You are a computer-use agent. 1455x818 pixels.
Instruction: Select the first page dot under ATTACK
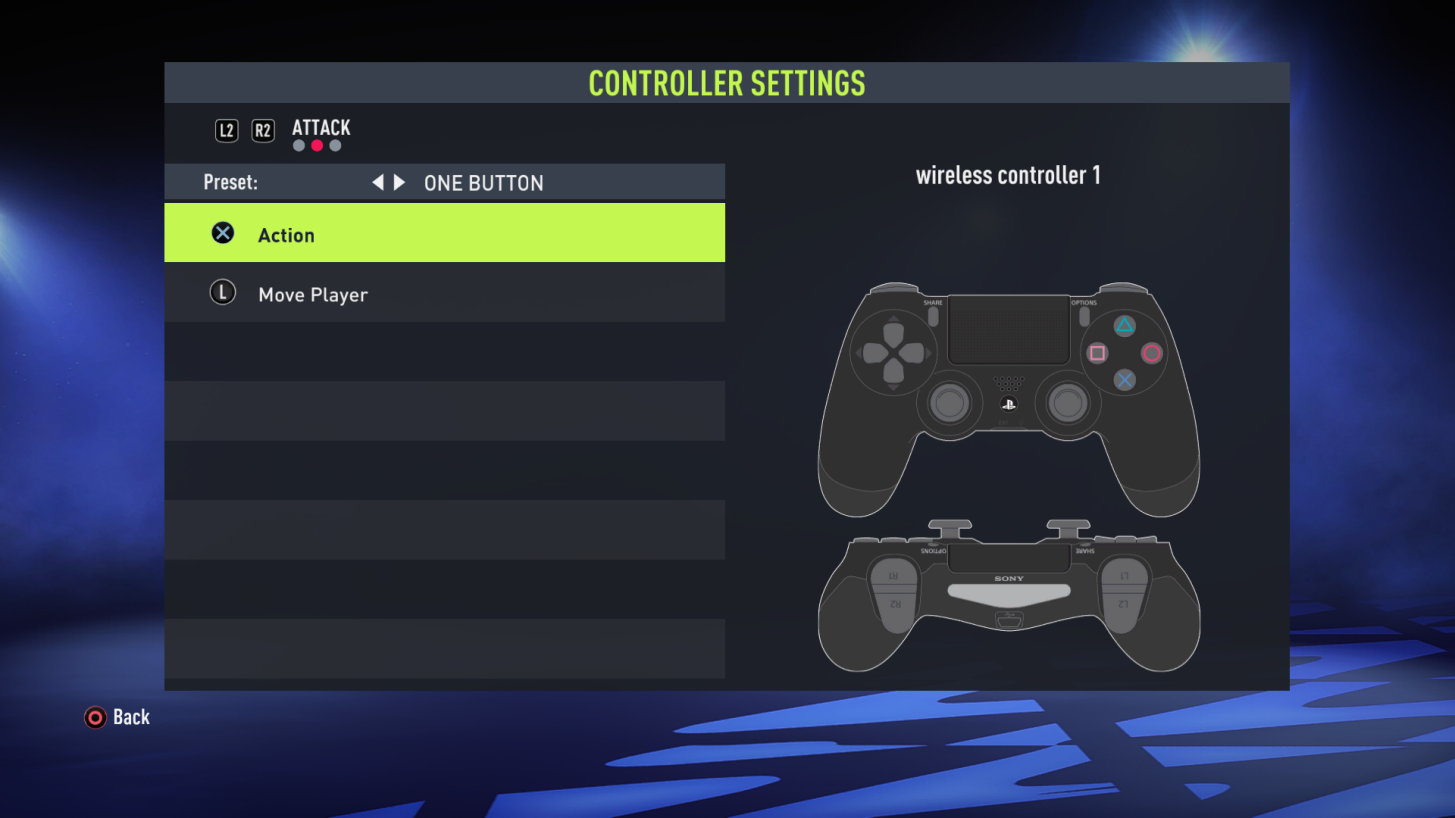(298, 144)
